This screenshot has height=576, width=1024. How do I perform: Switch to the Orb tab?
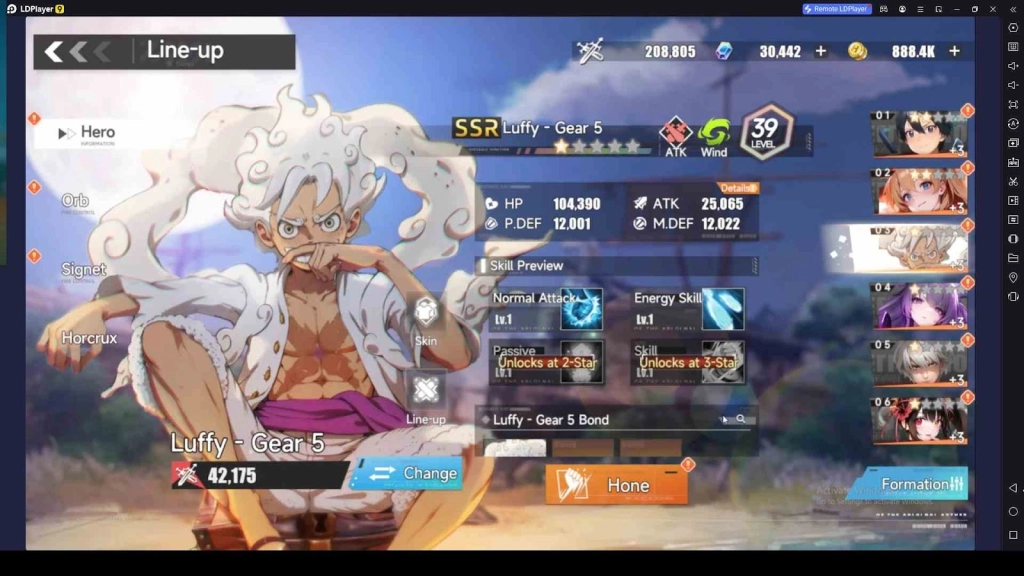click(x=76, y=201)
